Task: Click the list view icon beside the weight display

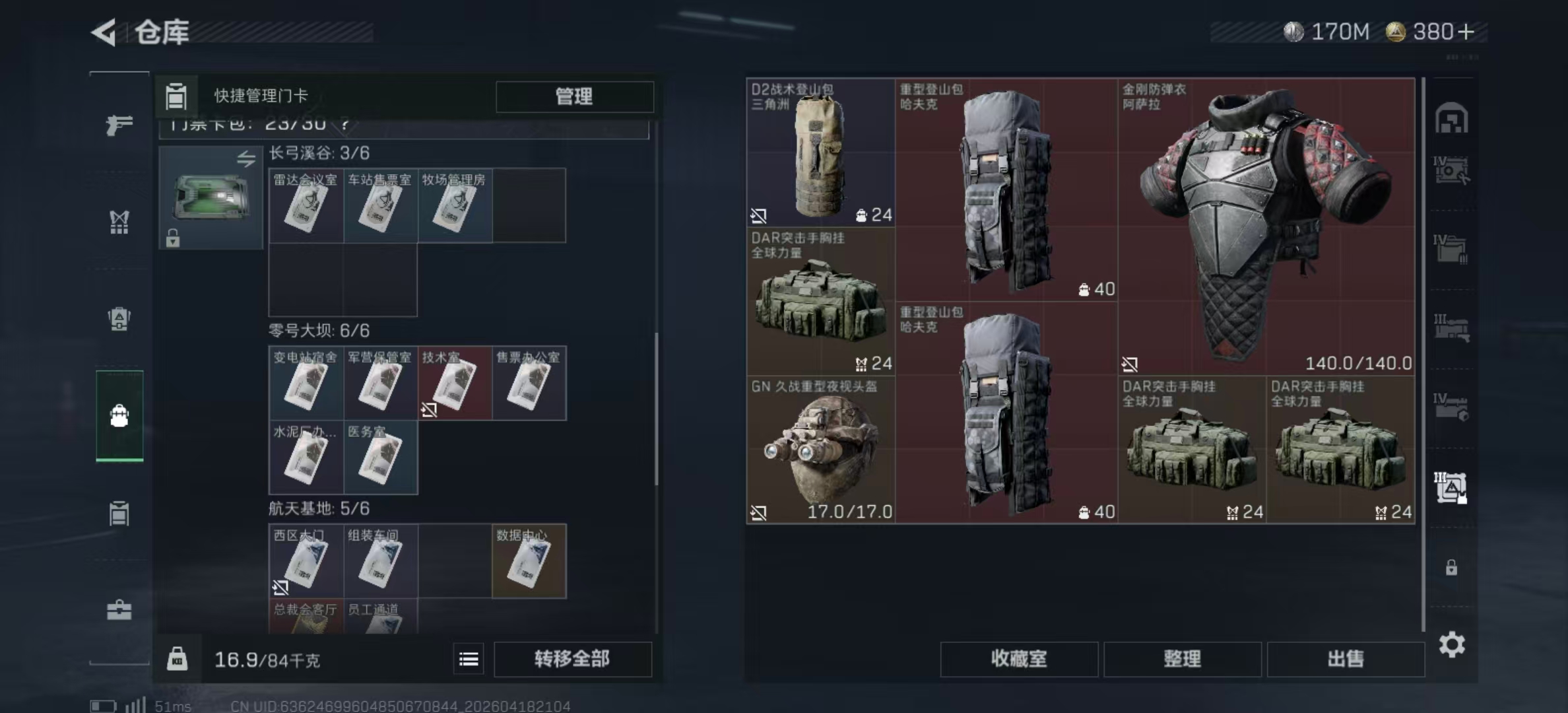Action: pos(469,658)
